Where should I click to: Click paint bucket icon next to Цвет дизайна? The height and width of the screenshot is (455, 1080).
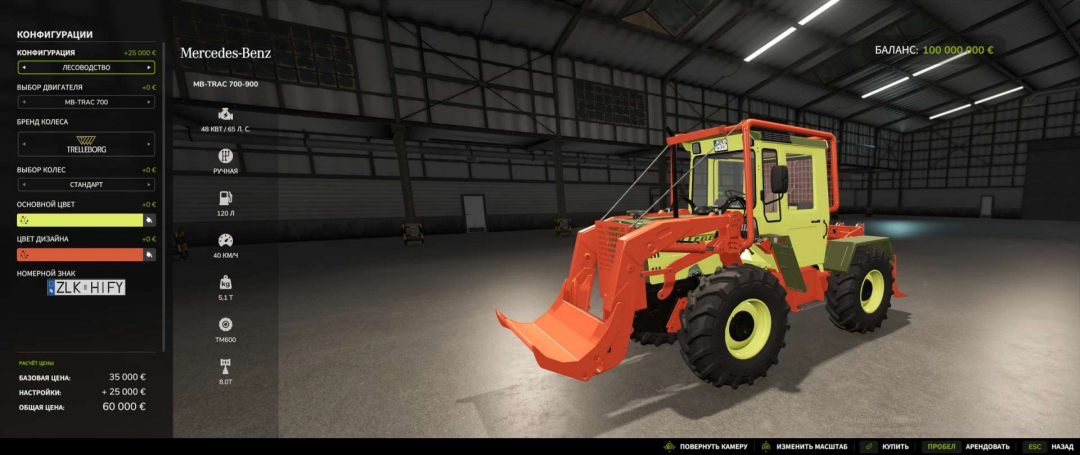[x=149, y=255]
